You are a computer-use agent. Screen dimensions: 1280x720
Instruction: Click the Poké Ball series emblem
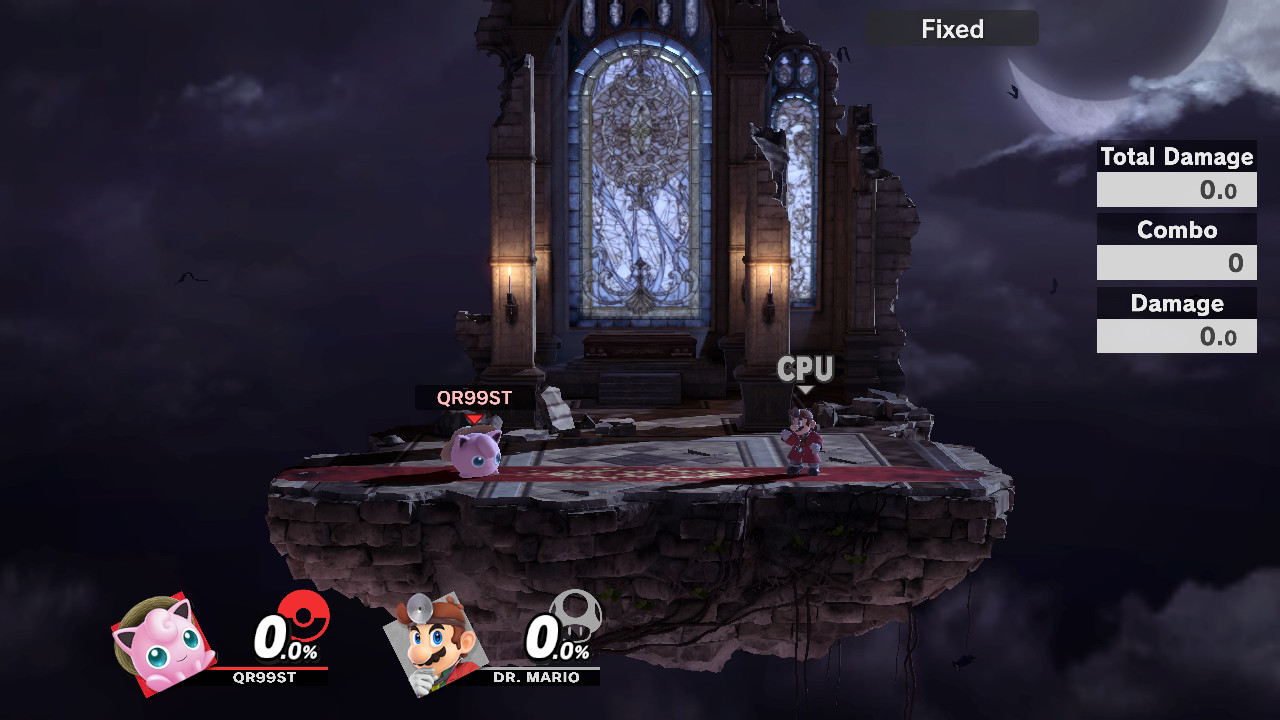point(303,614)
